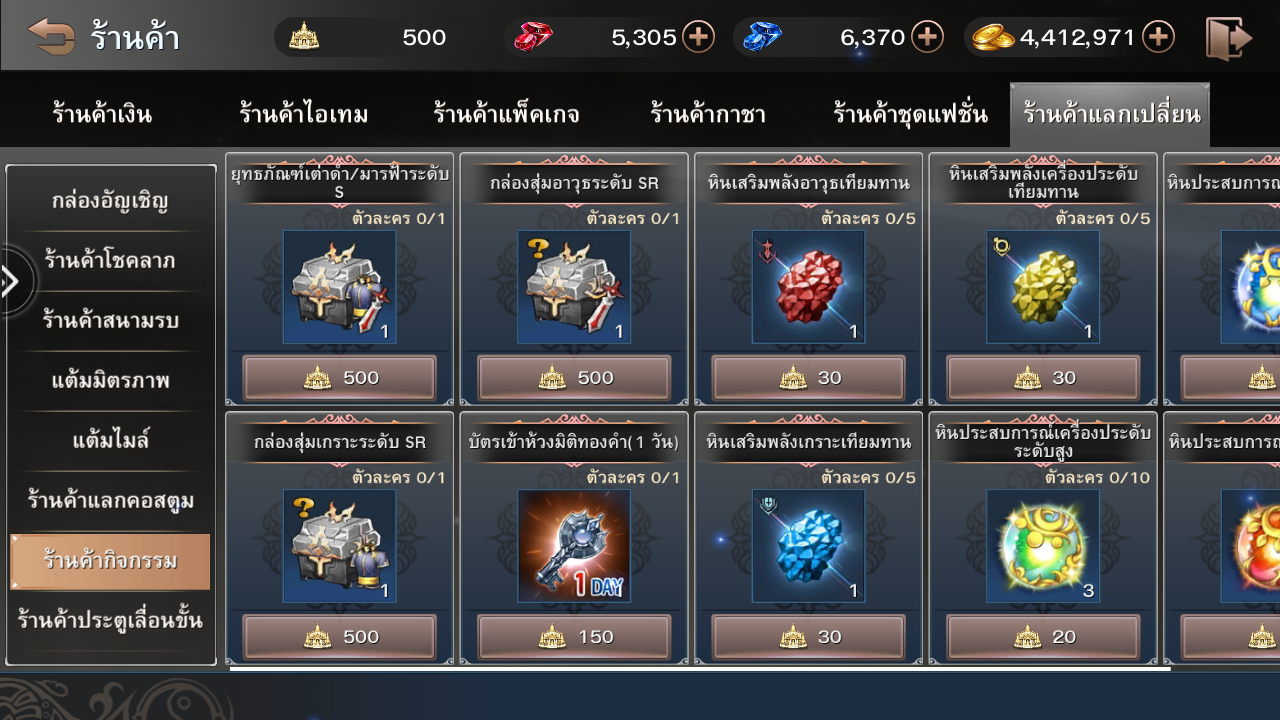The image size is (1280, 720).
Task: Add more blue gems with plus button
Action: pyautogui.click(x=928, y=37)
